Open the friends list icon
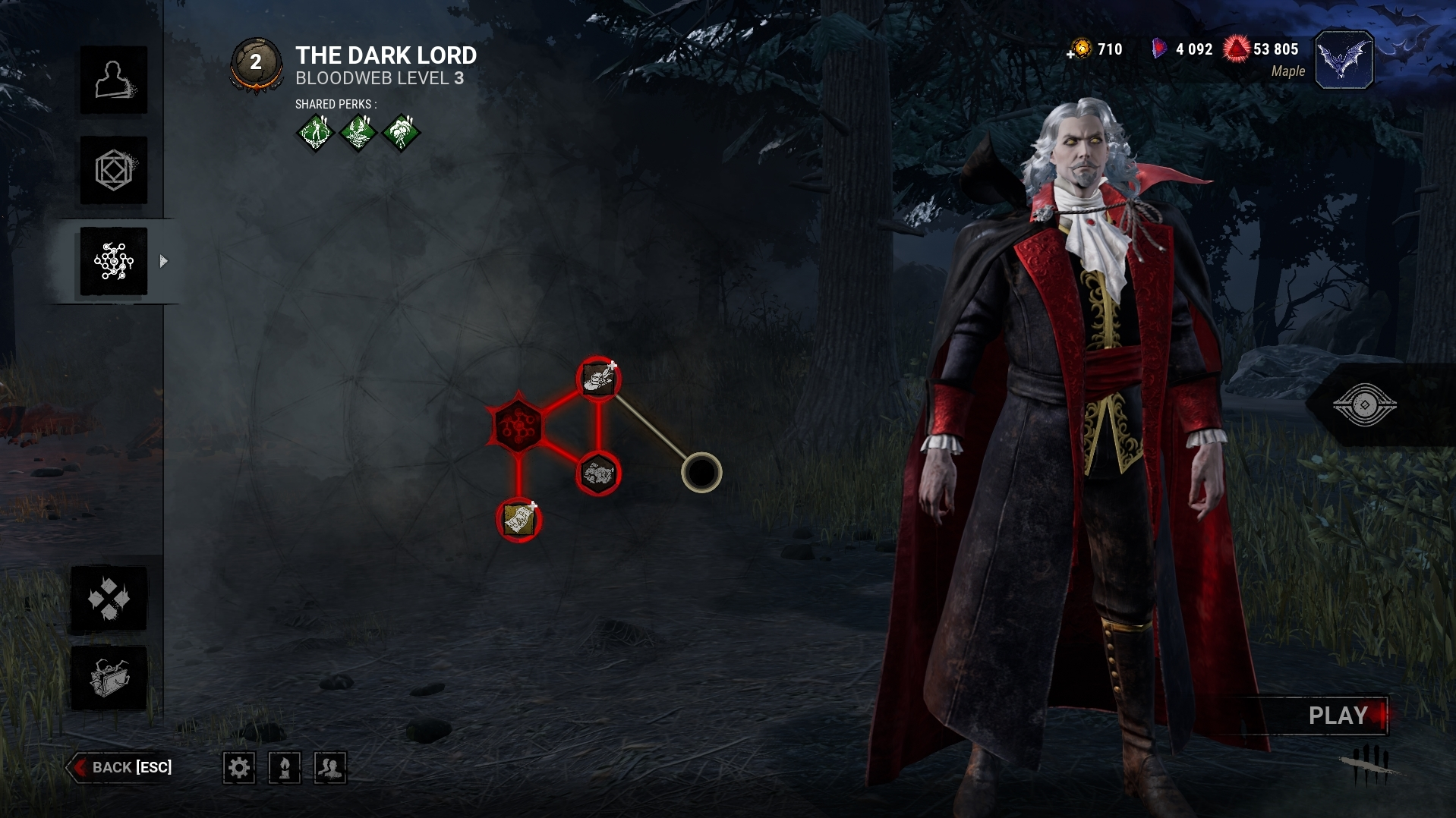This screenshot has height=818, width=1456. point(330,768)
